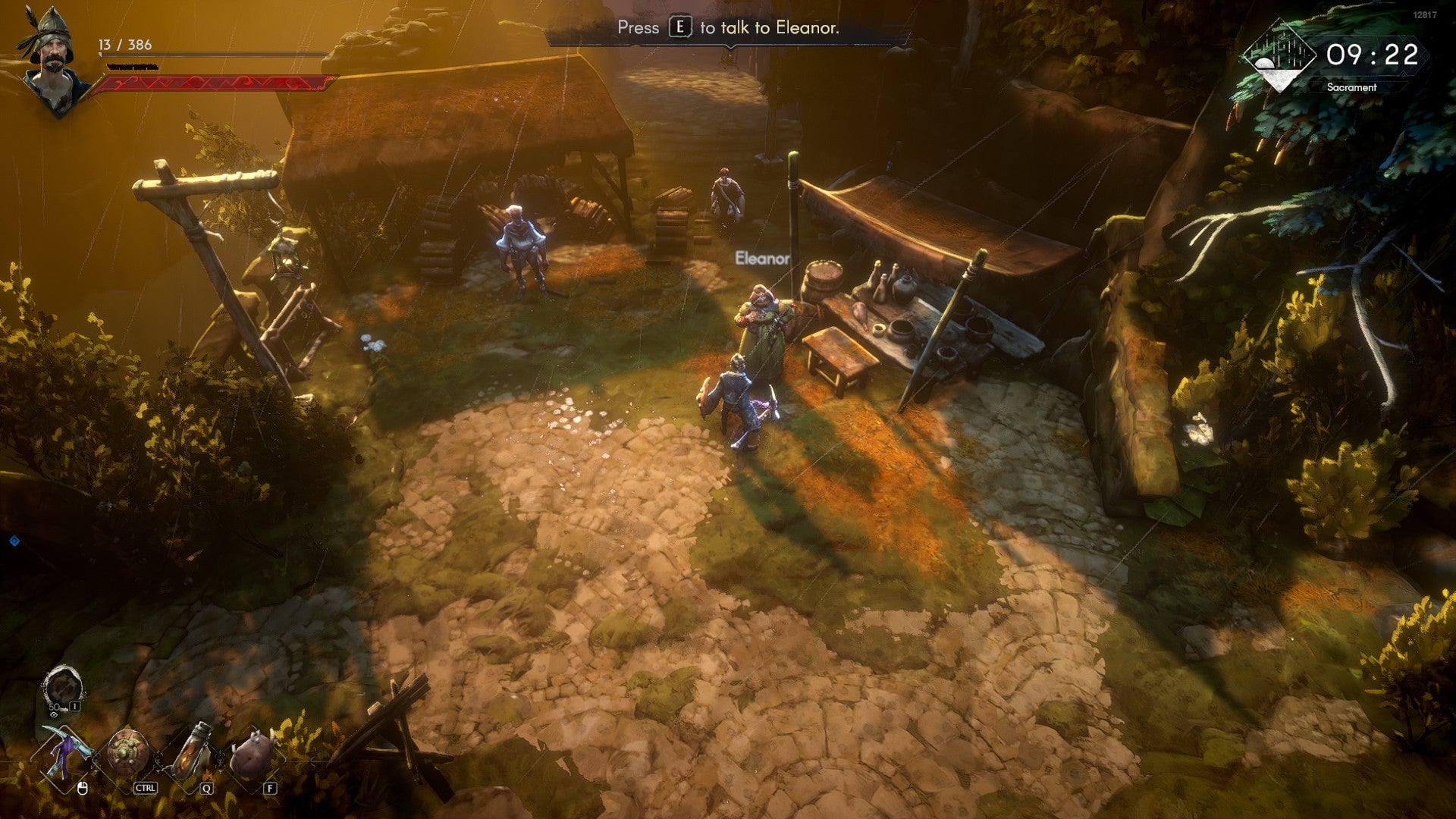
Task: Click the food pouch icon bound to F
Action: 253,752
